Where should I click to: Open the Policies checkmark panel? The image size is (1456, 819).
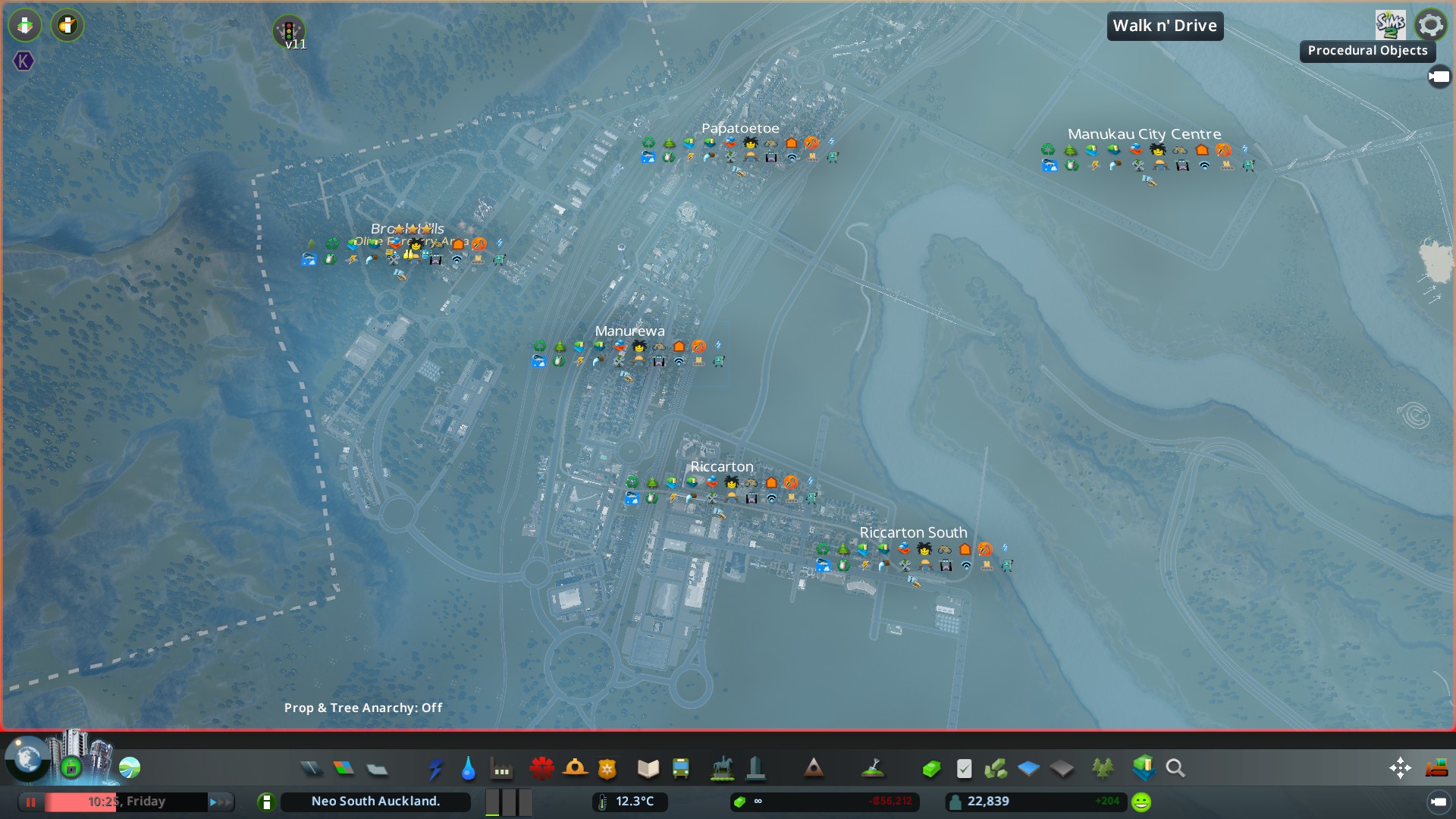click(x=964, y=769)
